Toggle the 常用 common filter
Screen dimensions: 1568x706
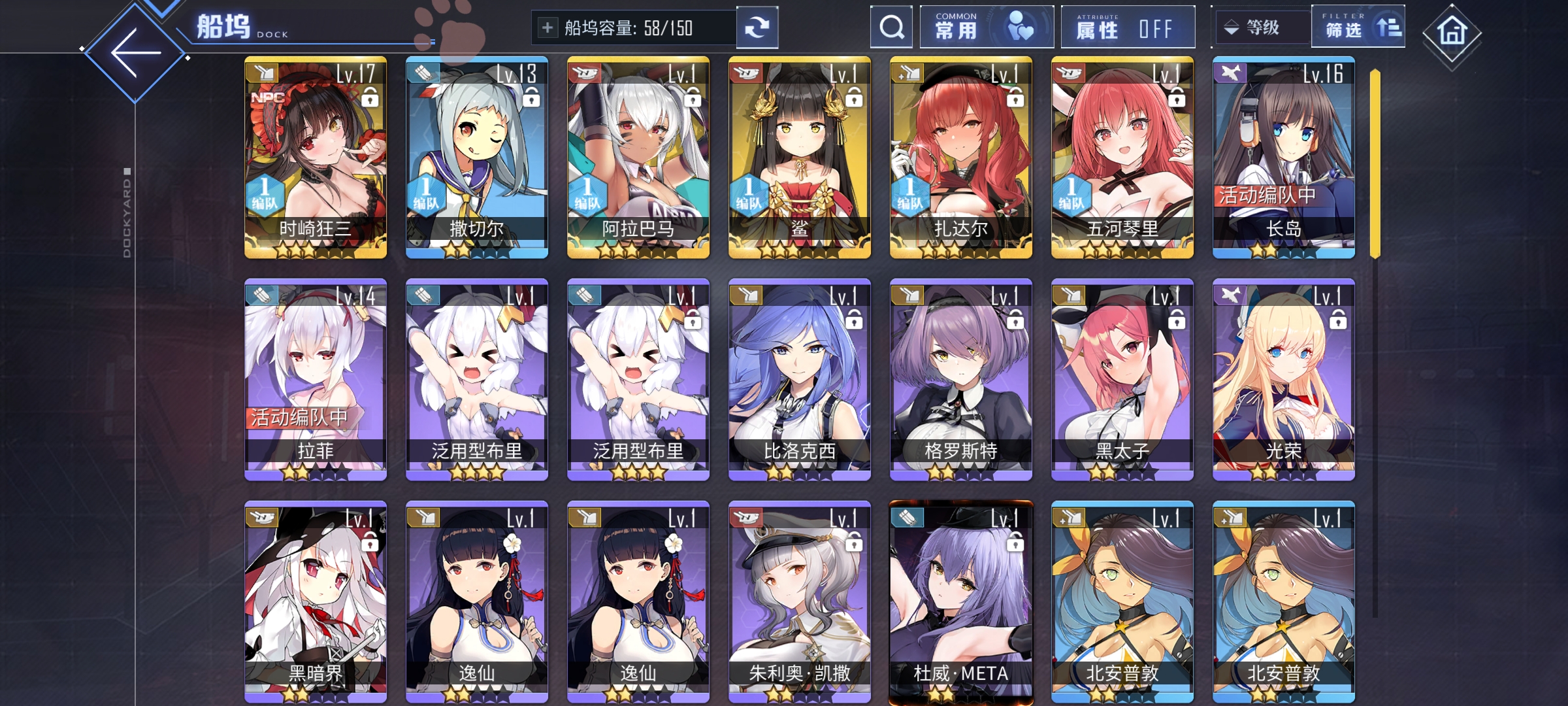tap(987, 27)
